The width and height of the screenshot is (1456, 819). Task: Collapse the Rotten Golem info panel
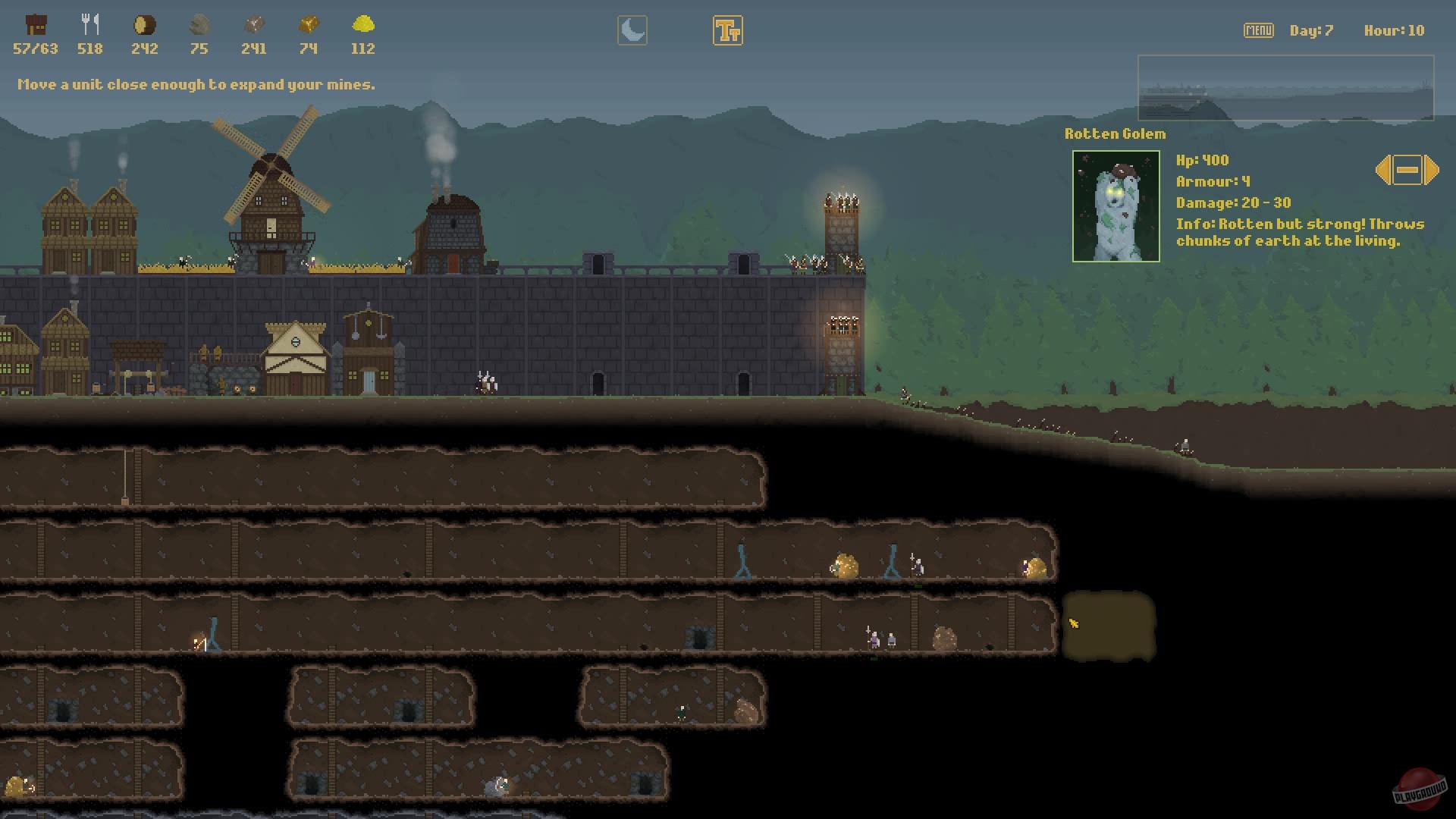1407,171
